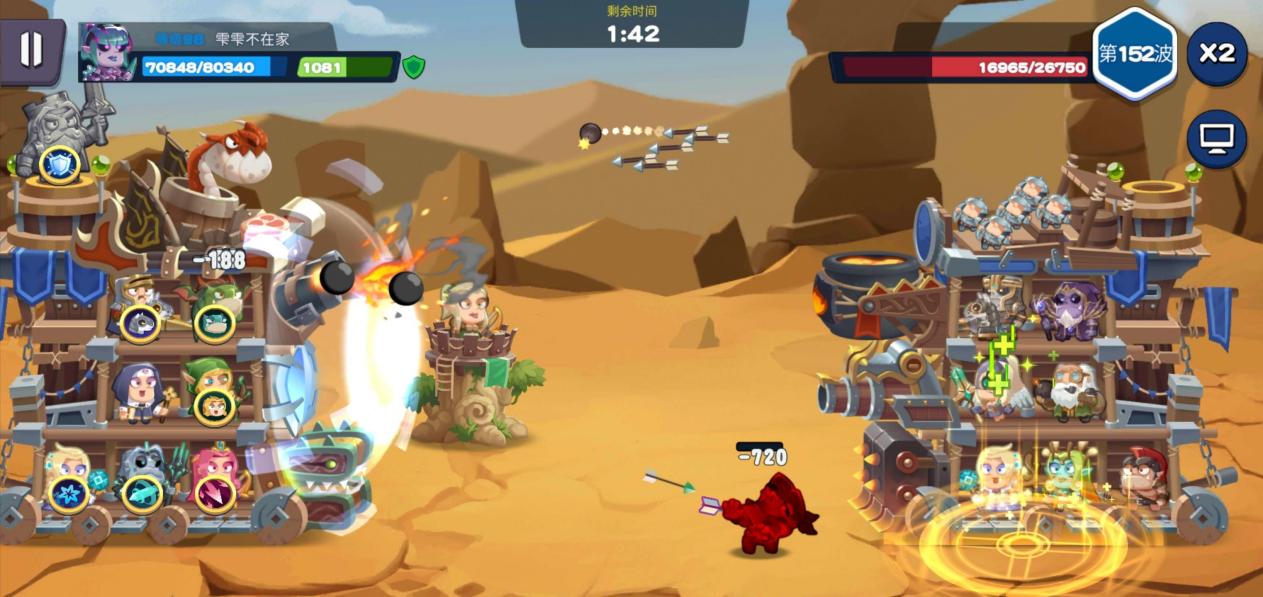Activate the blue shield skill

tap(59, 165)
